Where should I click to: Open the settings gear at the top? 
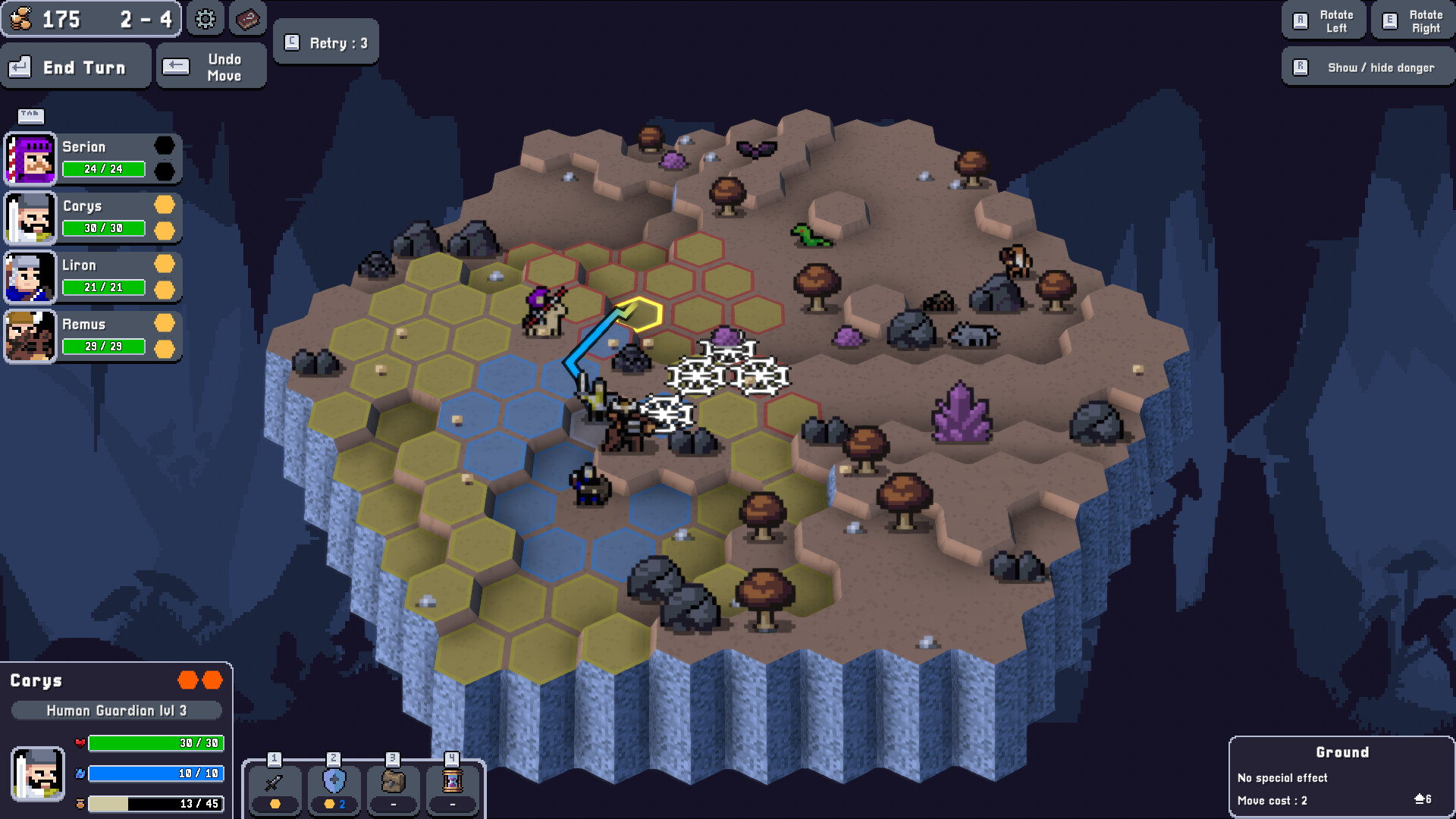click(205, 20)
